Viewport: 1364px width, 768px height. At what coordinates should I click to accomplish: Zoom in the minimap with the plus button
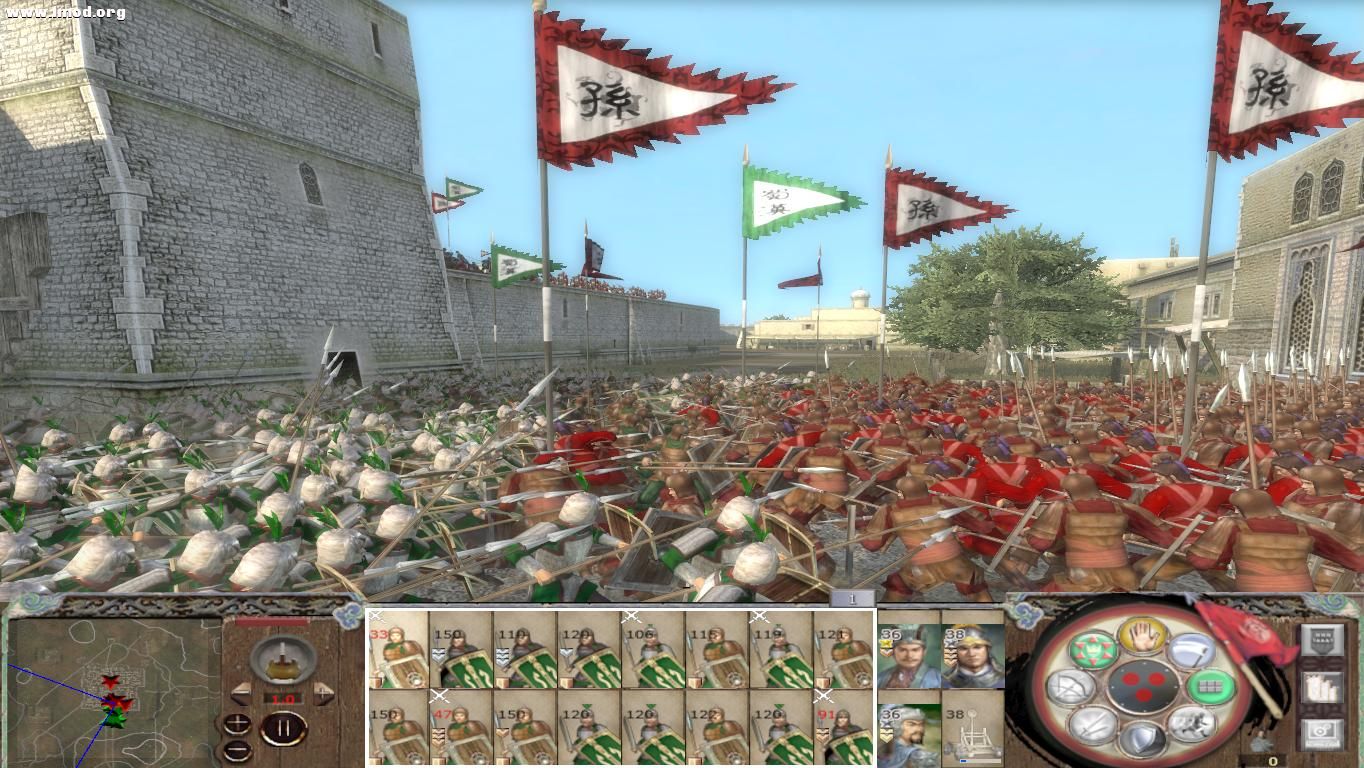tap(236, 724)
